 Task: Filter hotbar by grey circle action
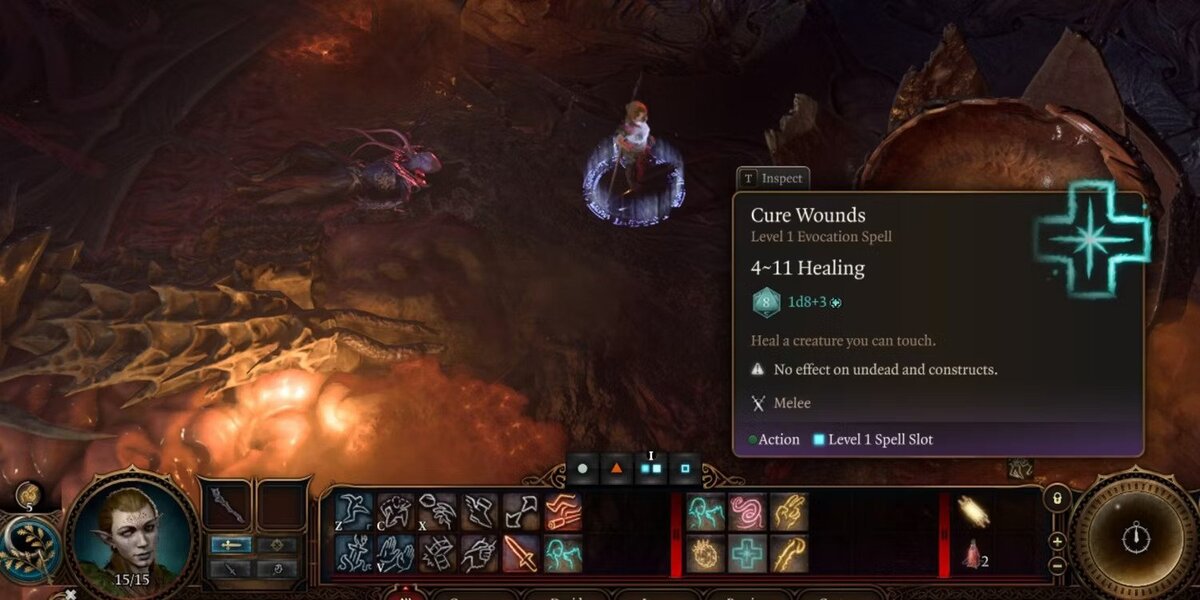[582, 467]
